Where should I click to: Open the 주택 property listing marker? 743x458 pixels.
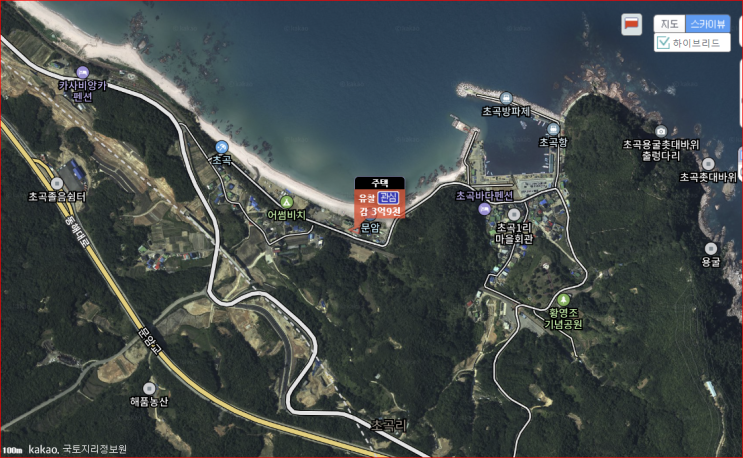379,183
